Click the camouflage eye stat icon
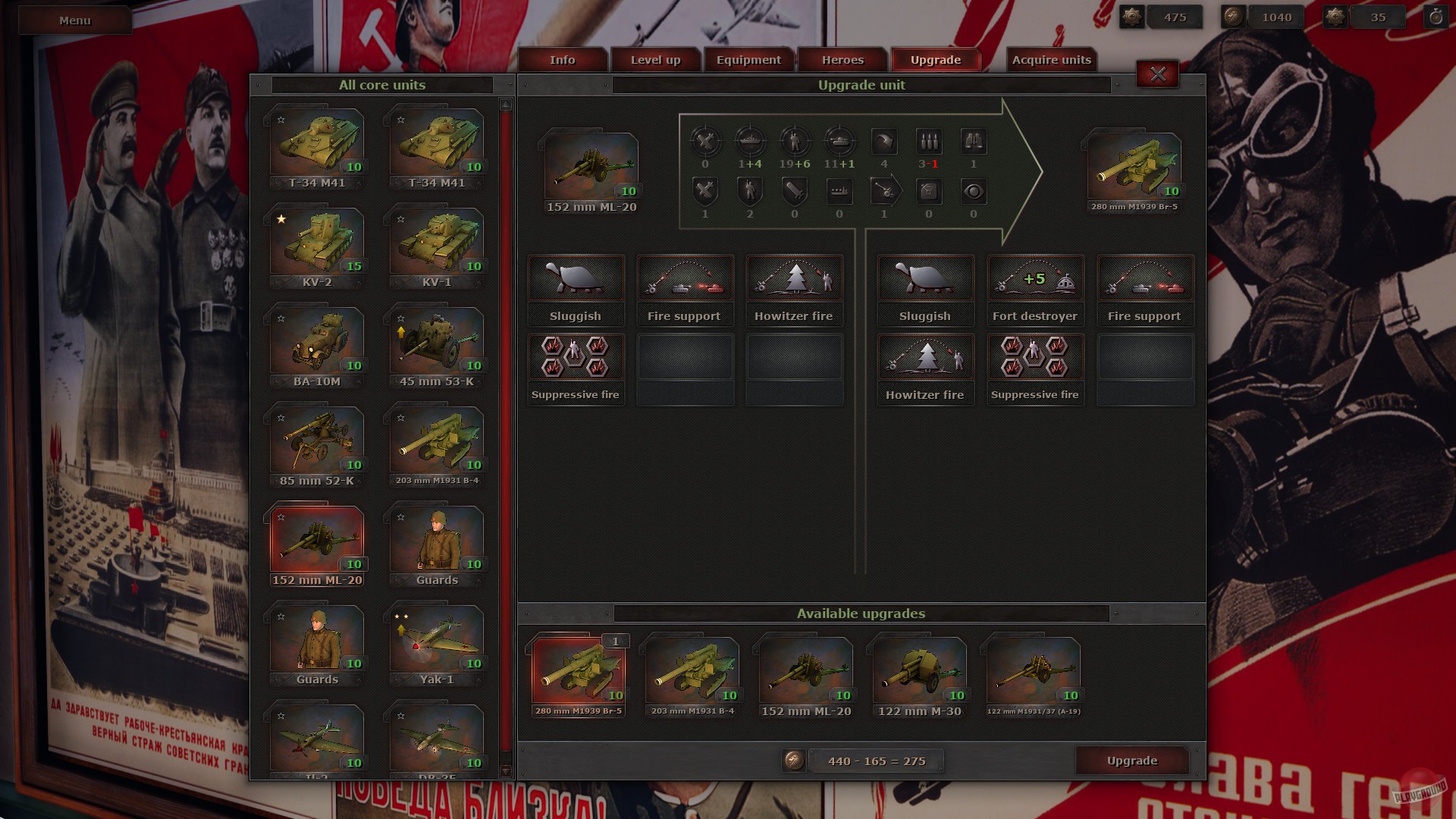Screen dimensions: 1456x819 [x=974, y=191]
